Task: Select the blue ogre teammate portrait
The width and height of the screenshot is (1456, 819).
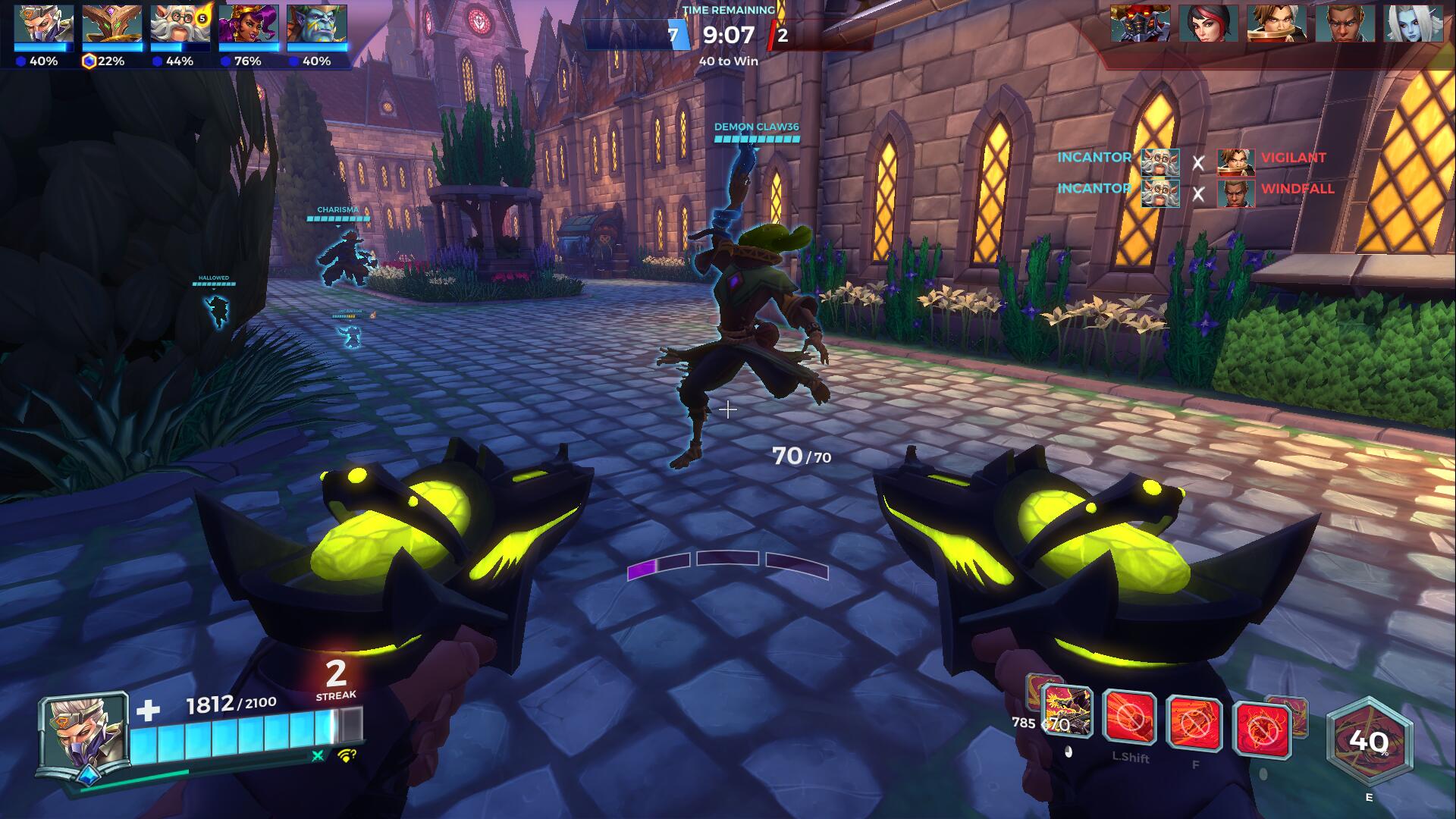Action: (x=317, y=24)
